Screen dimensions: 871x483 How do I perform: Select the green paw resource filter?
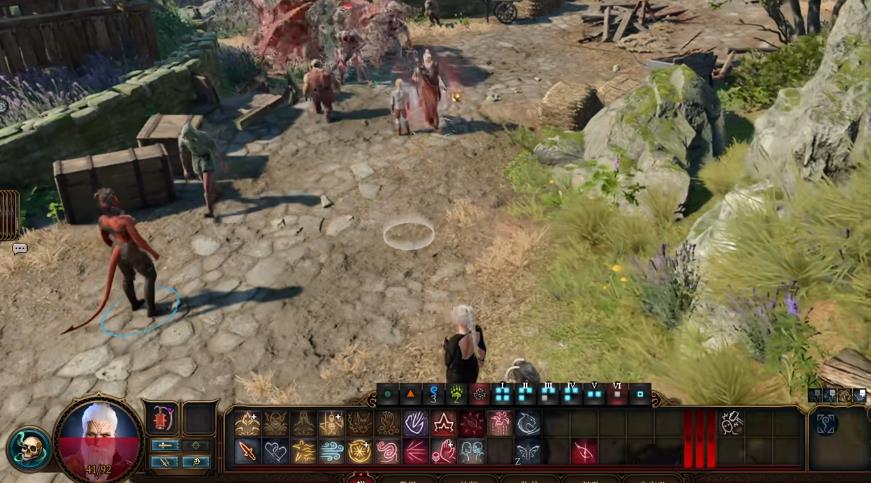point(457,394)
